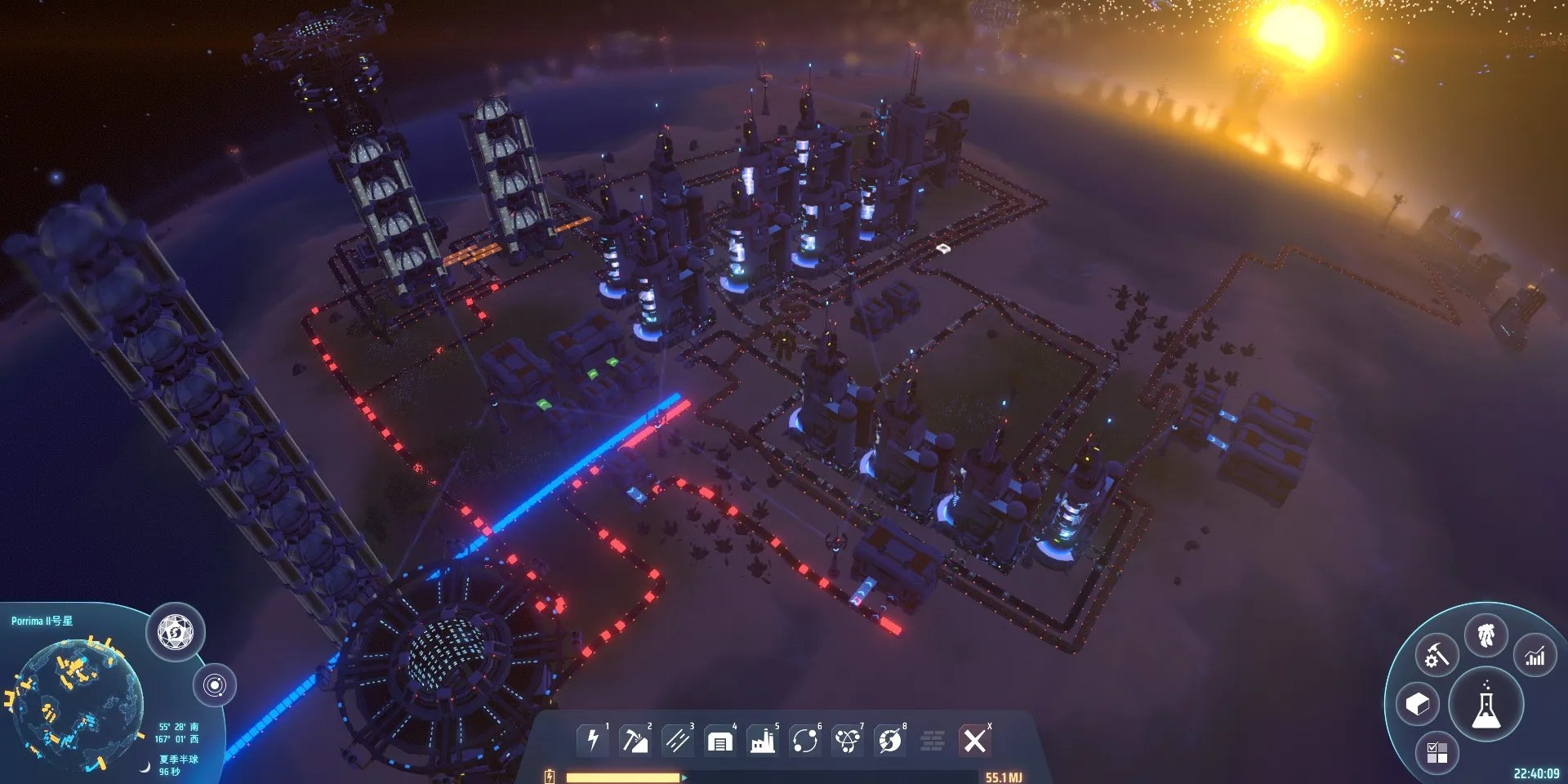Toggle the Dyson Sphere view on the minimap
This screenshot has width=1568, height=784.
(x=176, y=630)
